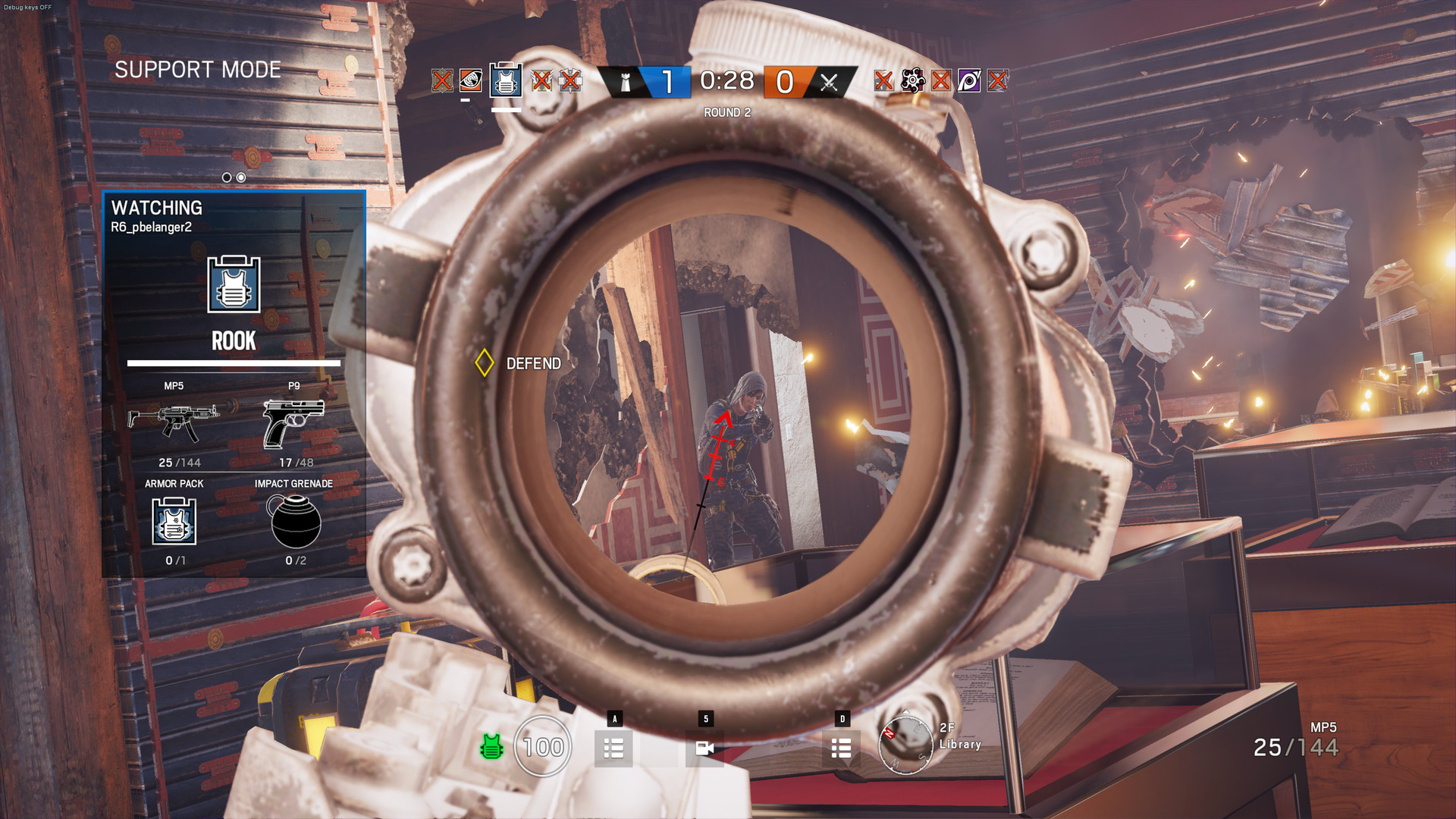Click Rook's health bar under his name
Viewport: 1456px width, 819px height.
coord(232,364)
